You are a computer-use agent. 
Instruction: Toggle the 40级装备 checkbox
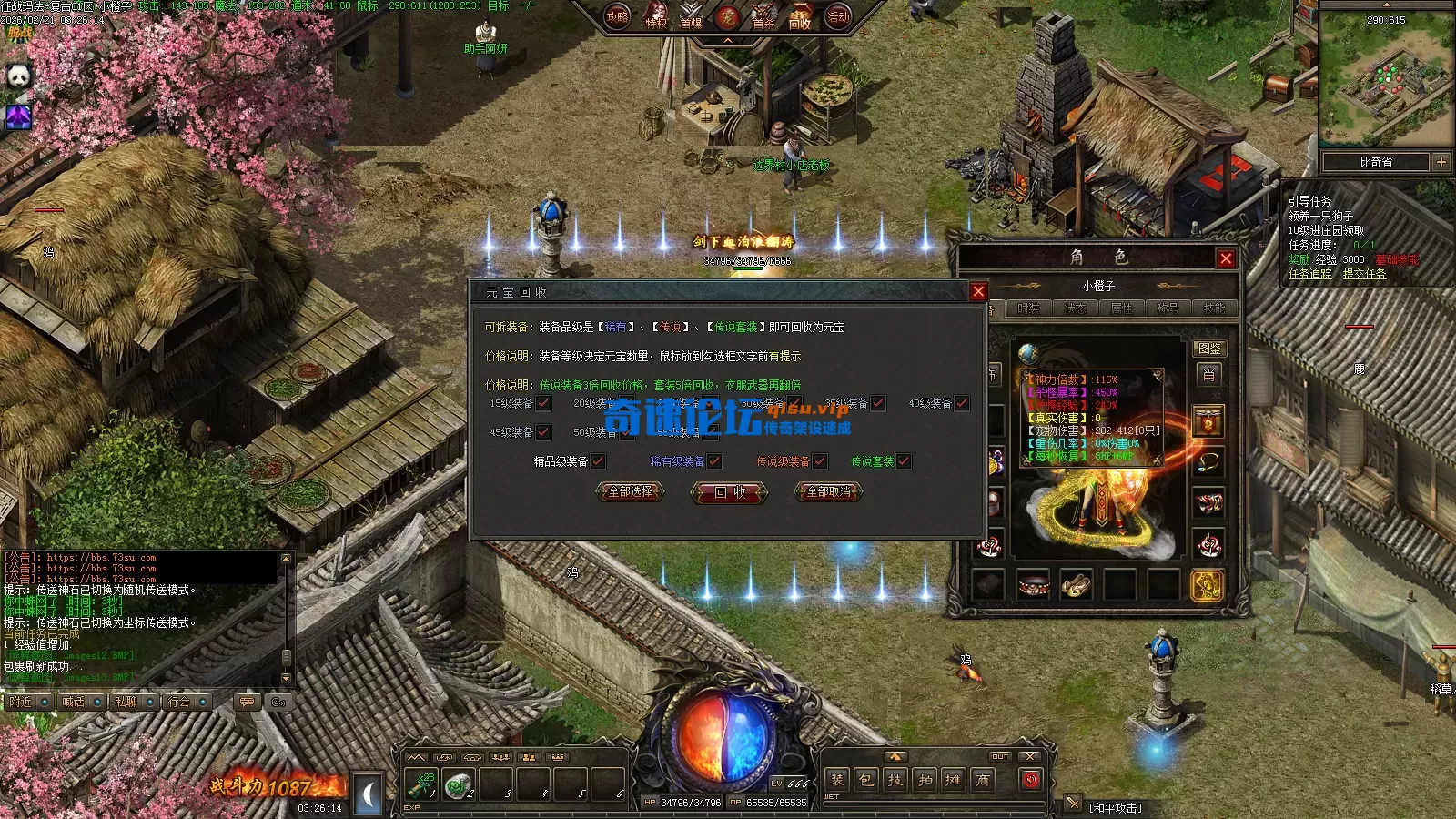pyautogui.click(x=962, y=403)
